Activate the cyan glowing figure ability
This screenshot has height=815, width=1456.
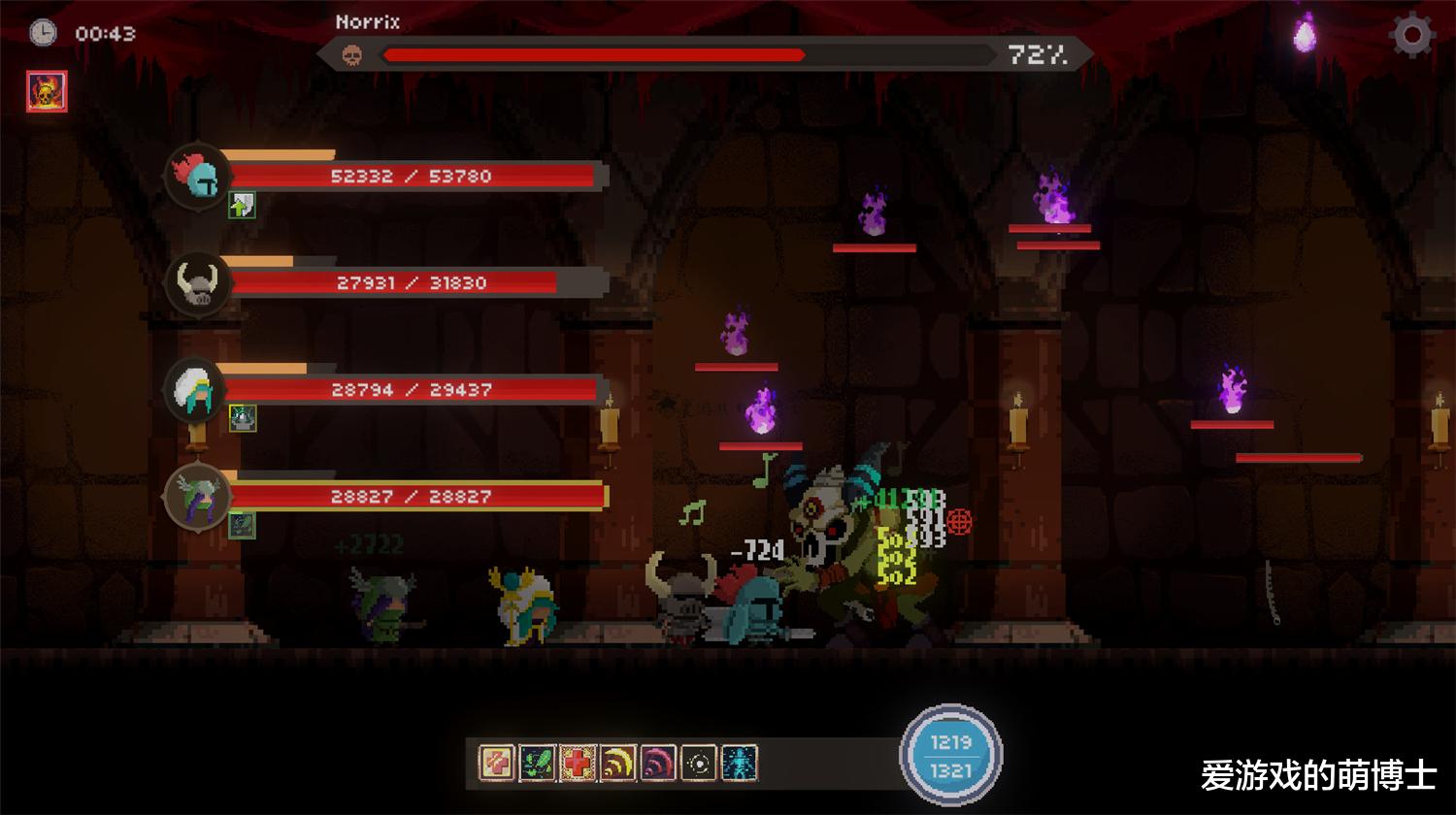[x=739, y=763]
